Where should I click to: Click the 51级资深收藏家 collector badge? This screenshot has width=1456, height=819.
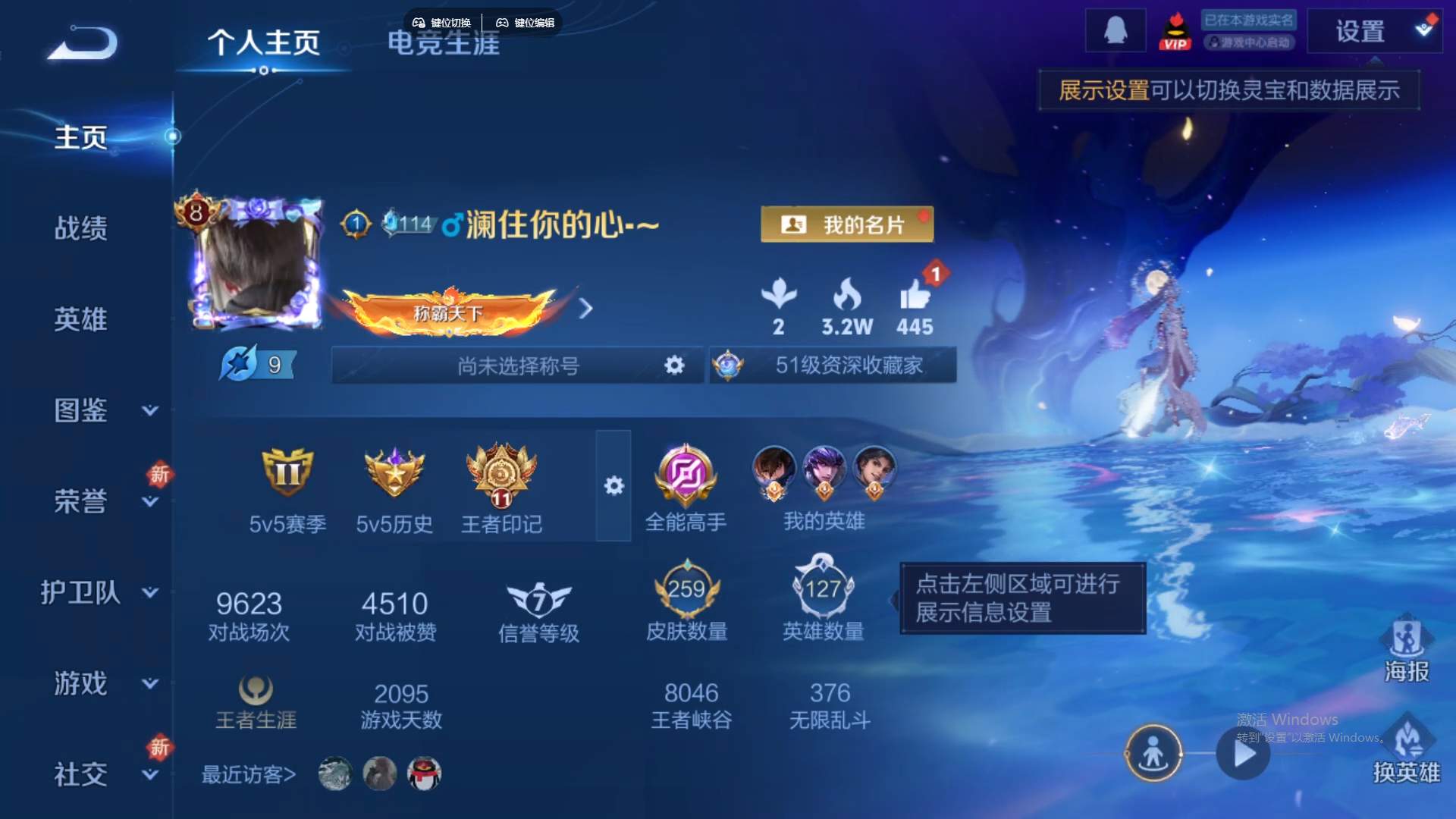coord(832,366)
